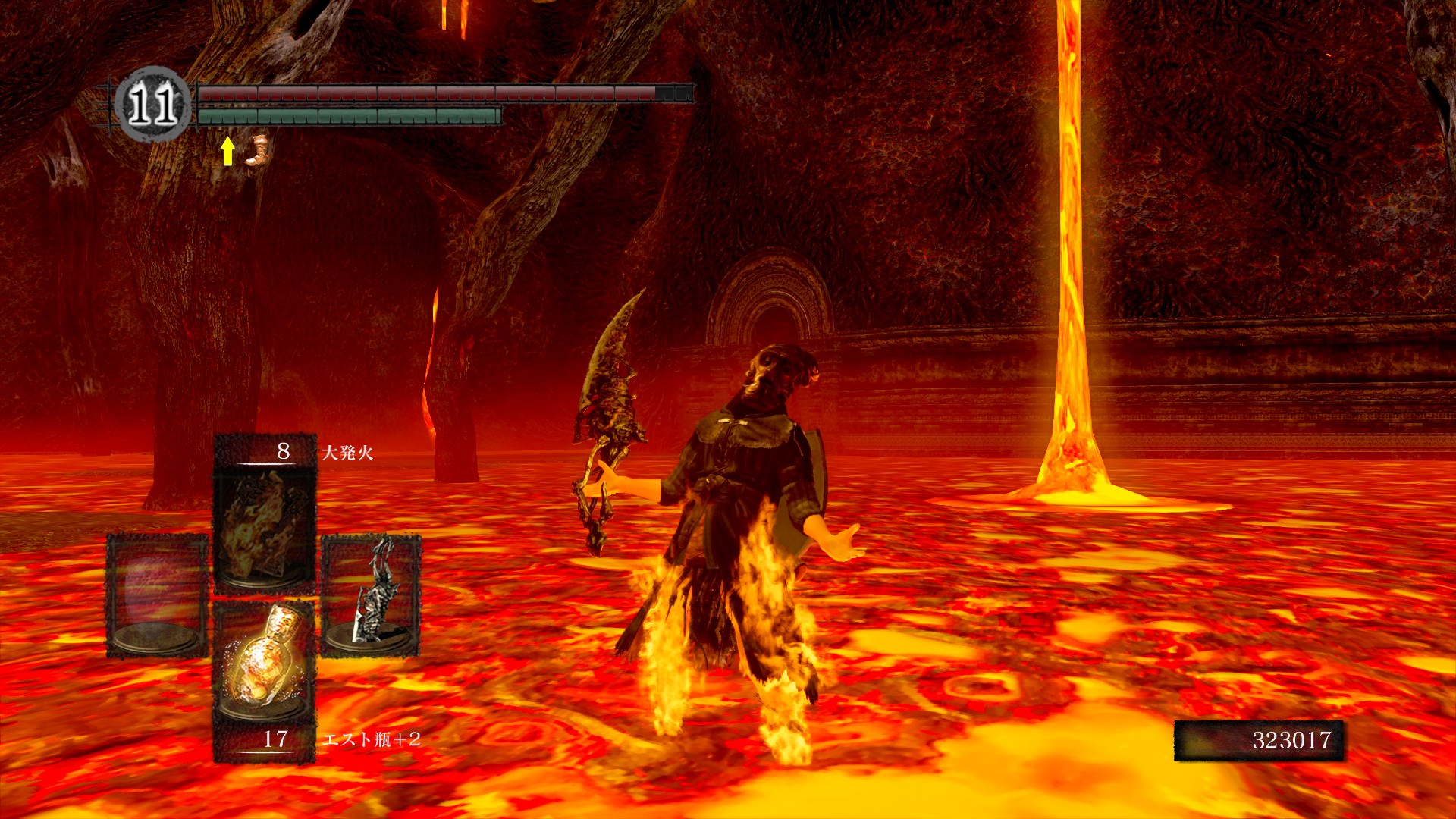Click the boot status effect icon
The height and width of the screenshot is (819, 1456).
pyautogui.click(x=258, y=150)
